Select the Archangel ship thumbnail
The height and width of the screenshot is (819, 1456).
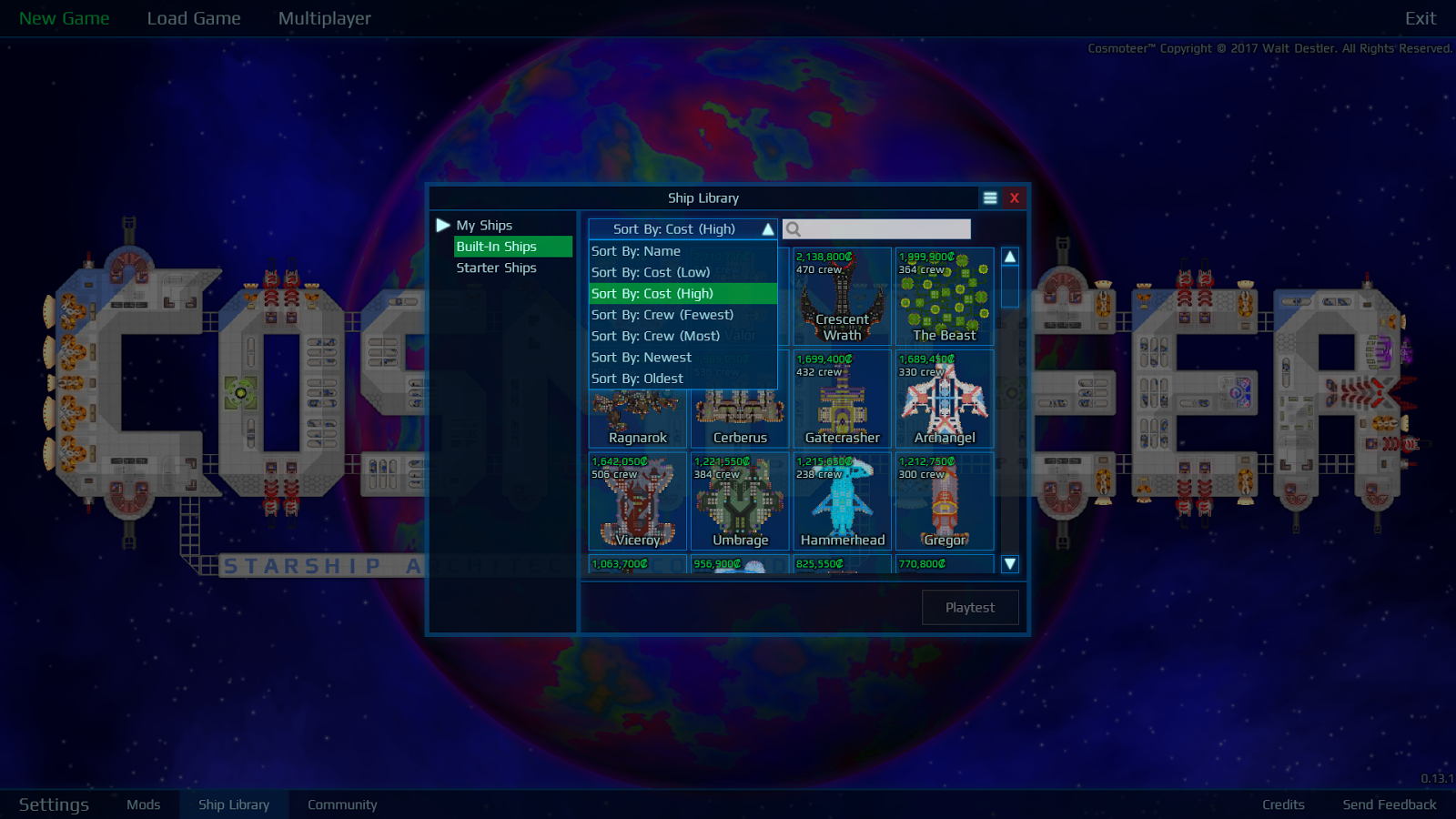(945, 400)
